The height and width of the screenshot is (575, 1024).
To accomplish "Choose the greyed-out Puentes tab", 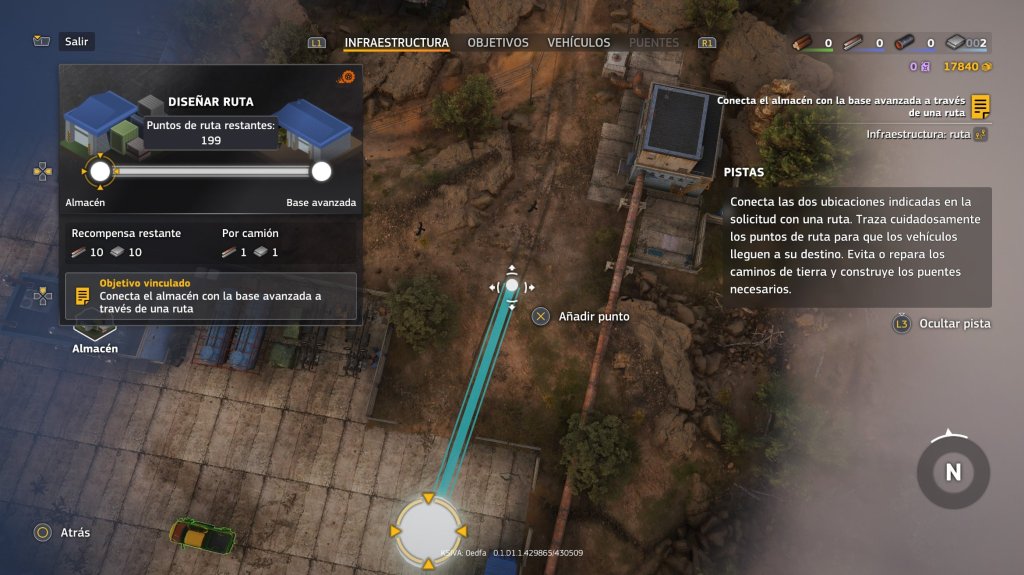I will point(653,43).
